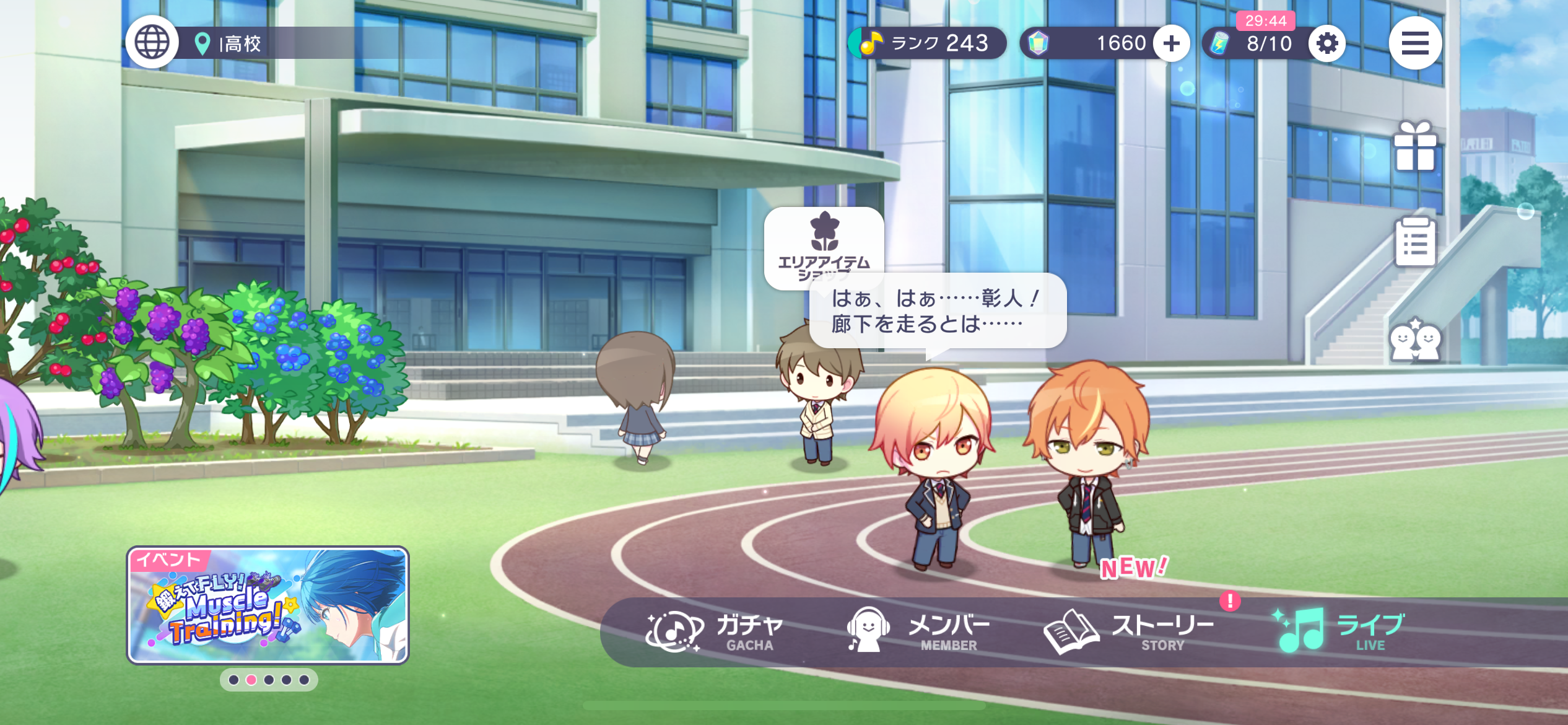The height and width of the screenshot is (725, 1568).
Task: Open the Muscle Training event banner
Action: coord(268,605)
